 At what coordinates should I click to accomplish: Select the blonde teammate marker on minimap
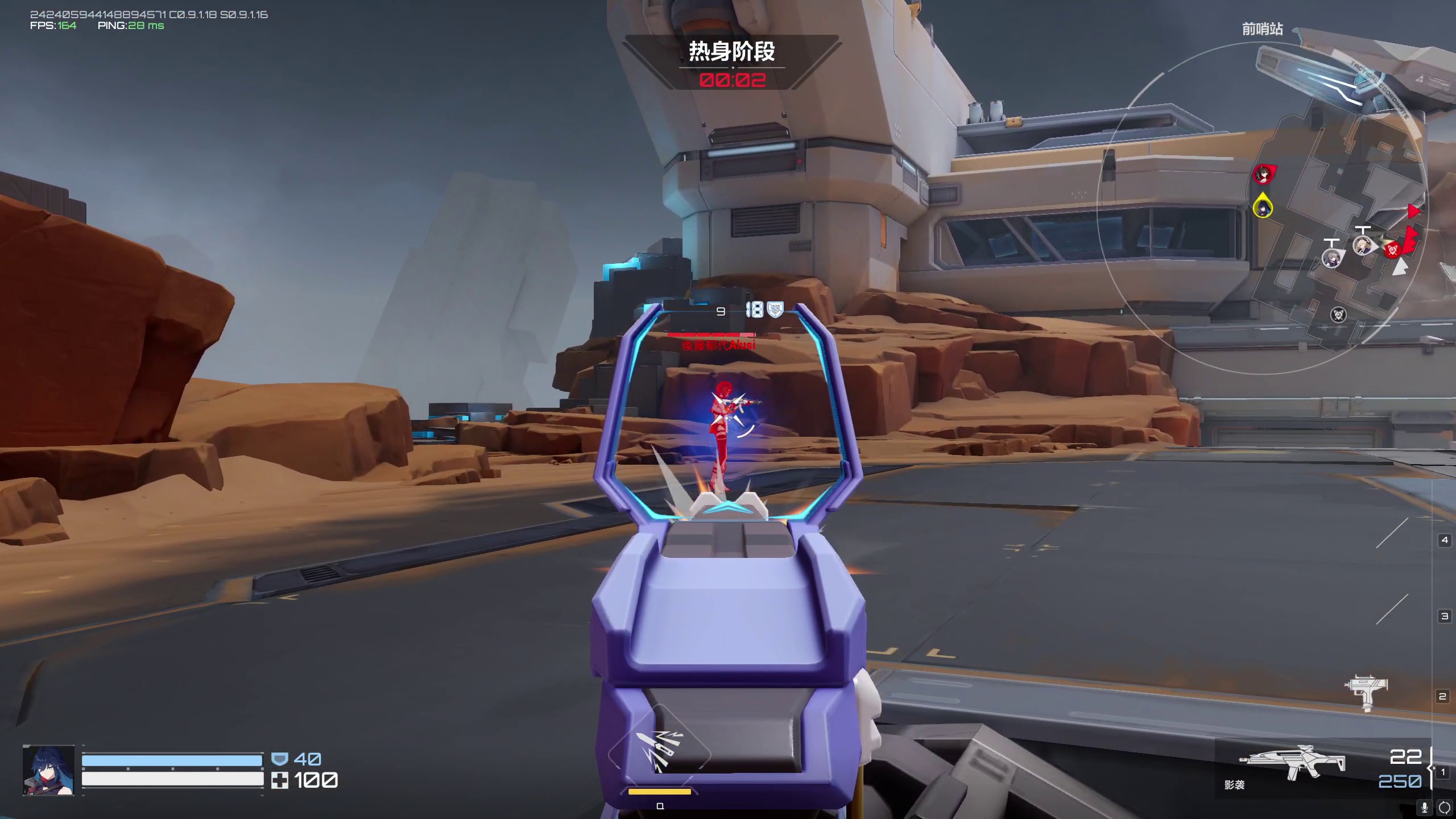[x=1363, y=246]
